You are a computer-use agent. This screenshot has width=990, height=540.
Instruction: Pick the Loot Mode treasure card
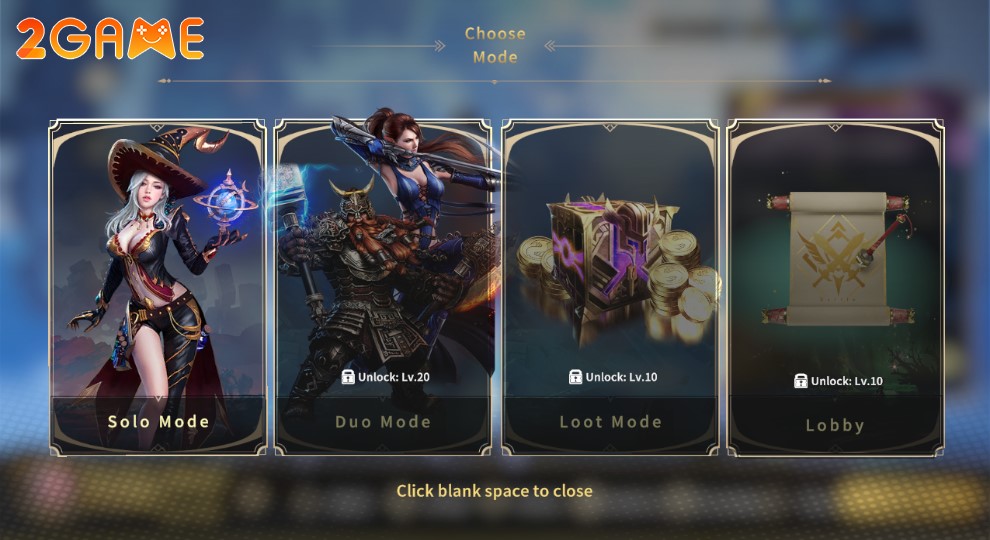coord(610,288)
